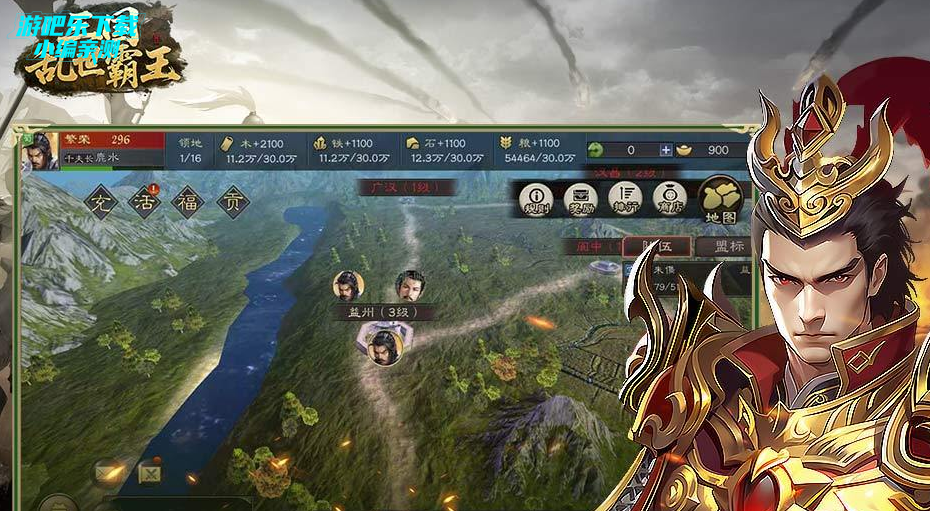The width and height of the screenshot is (930, 511).
Task: Open the 活 activity diamond button
Action: (x=146, y=202)
